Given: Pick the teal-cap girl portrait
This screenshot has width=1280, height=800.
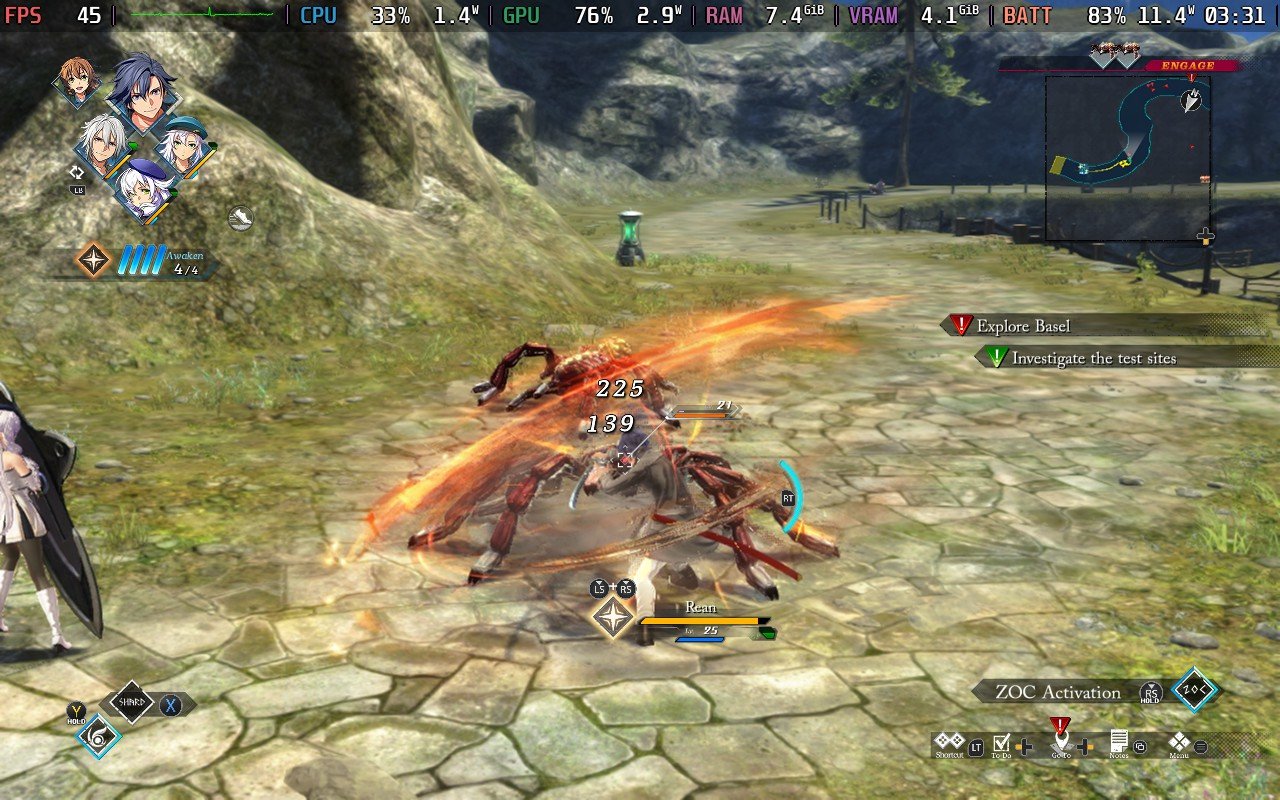Looking at the screenshot, I should tap(182, 146).
